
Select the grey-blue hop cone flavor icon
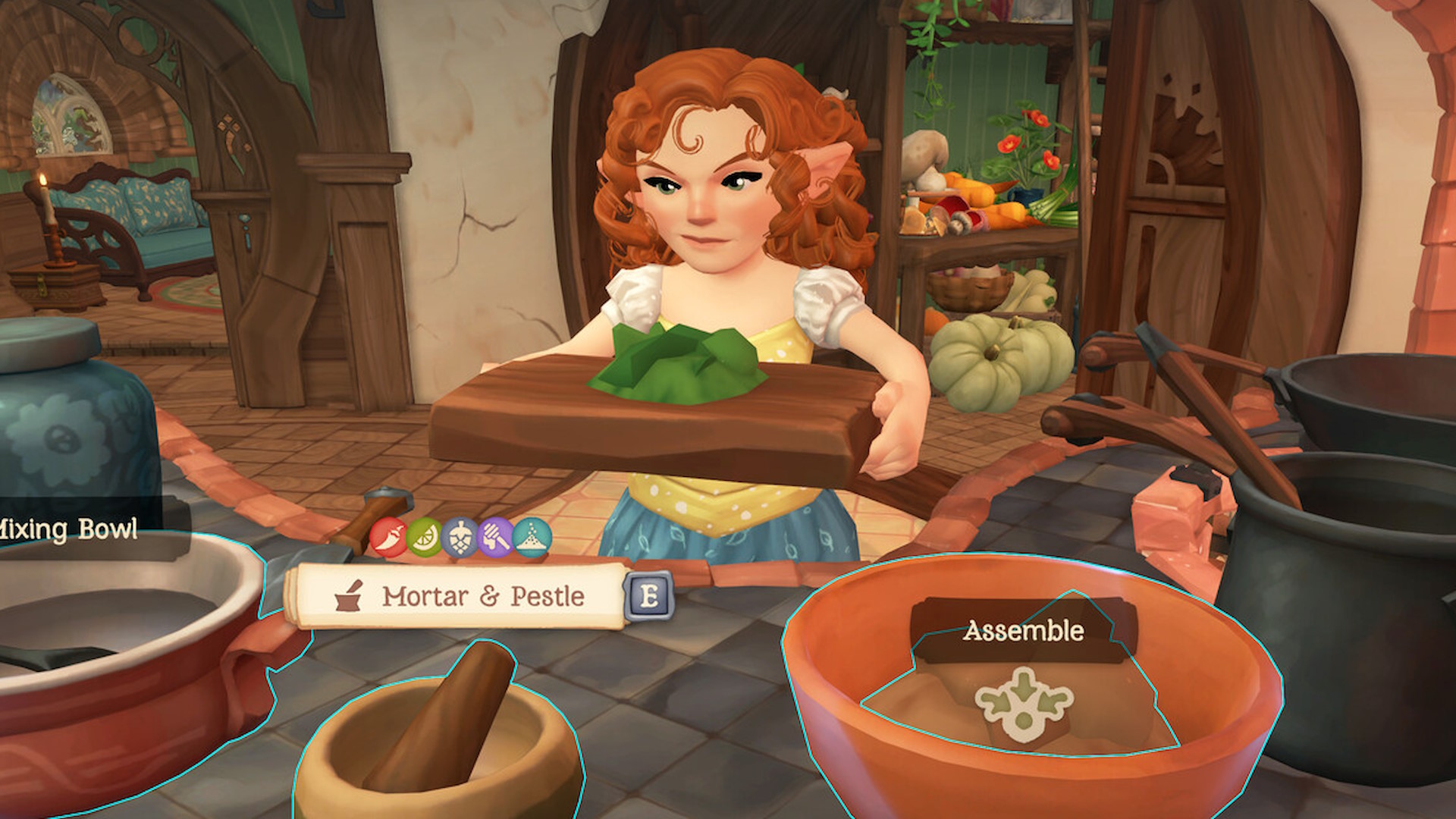(x=460, y=538)
